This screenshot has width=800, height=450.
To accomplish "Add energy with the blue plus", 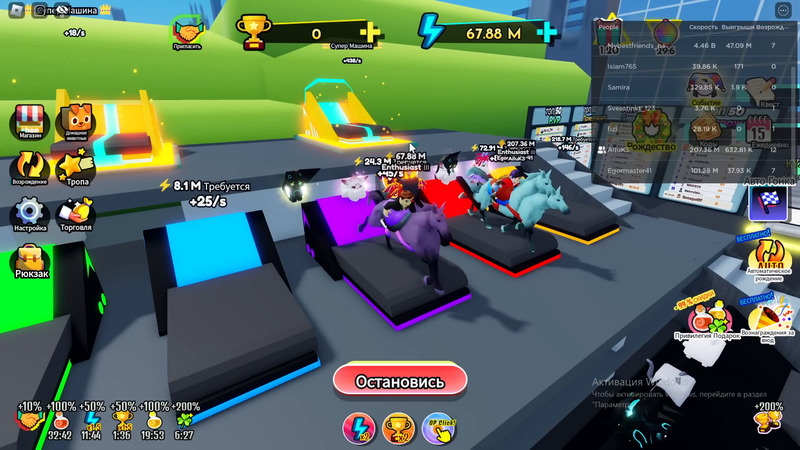I will pos(547,33).
